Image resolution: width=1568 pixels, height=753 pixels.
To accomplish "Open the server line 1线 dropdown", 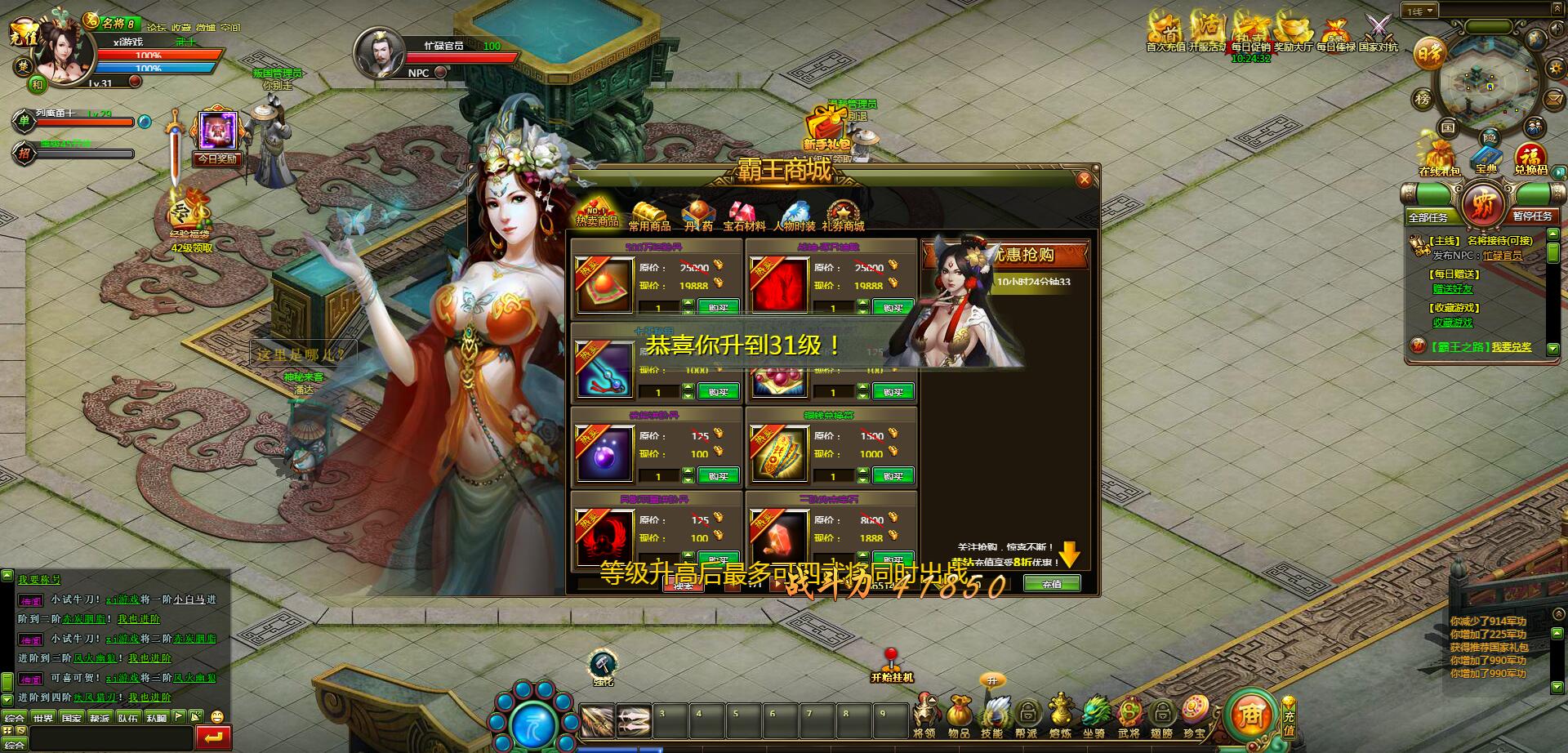I will (x=1419, y=10).
